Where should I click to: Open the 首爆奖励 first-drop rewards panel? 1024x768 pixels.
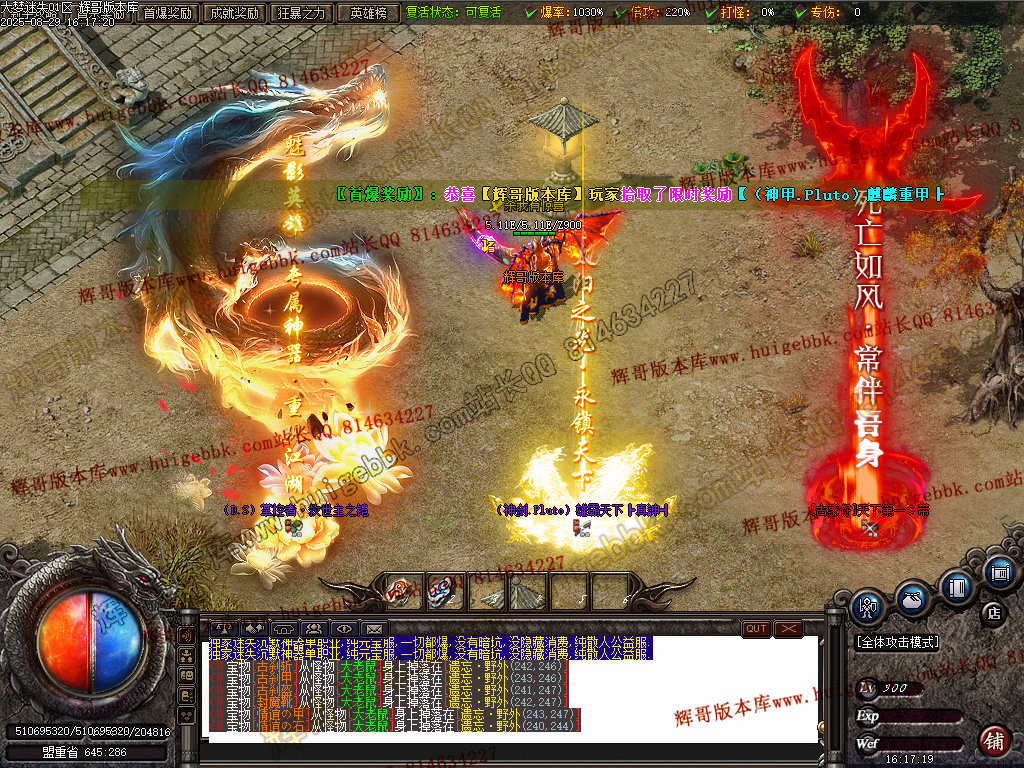[167, 13]
